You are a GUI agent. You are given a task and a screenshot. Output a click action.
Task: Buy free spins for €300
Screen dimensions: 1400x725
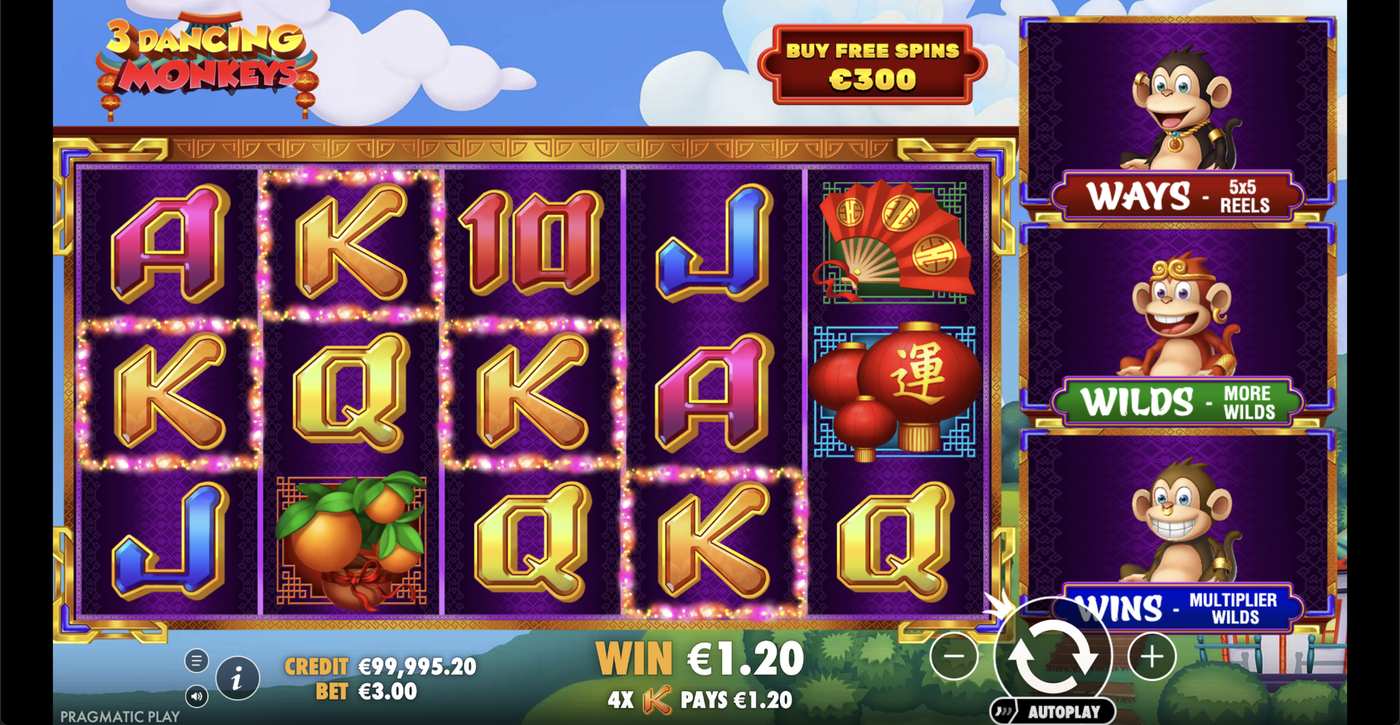pos(872,65)
